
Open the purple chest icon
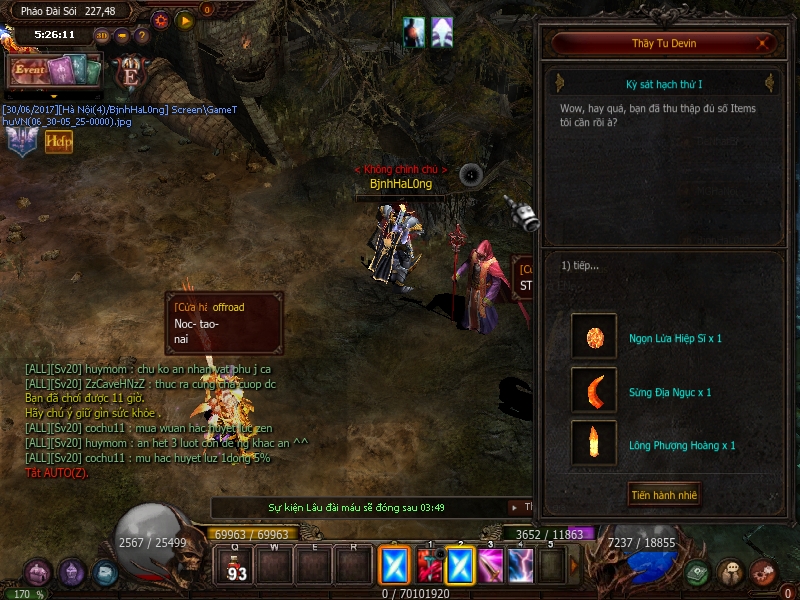(x=38, y=573)
